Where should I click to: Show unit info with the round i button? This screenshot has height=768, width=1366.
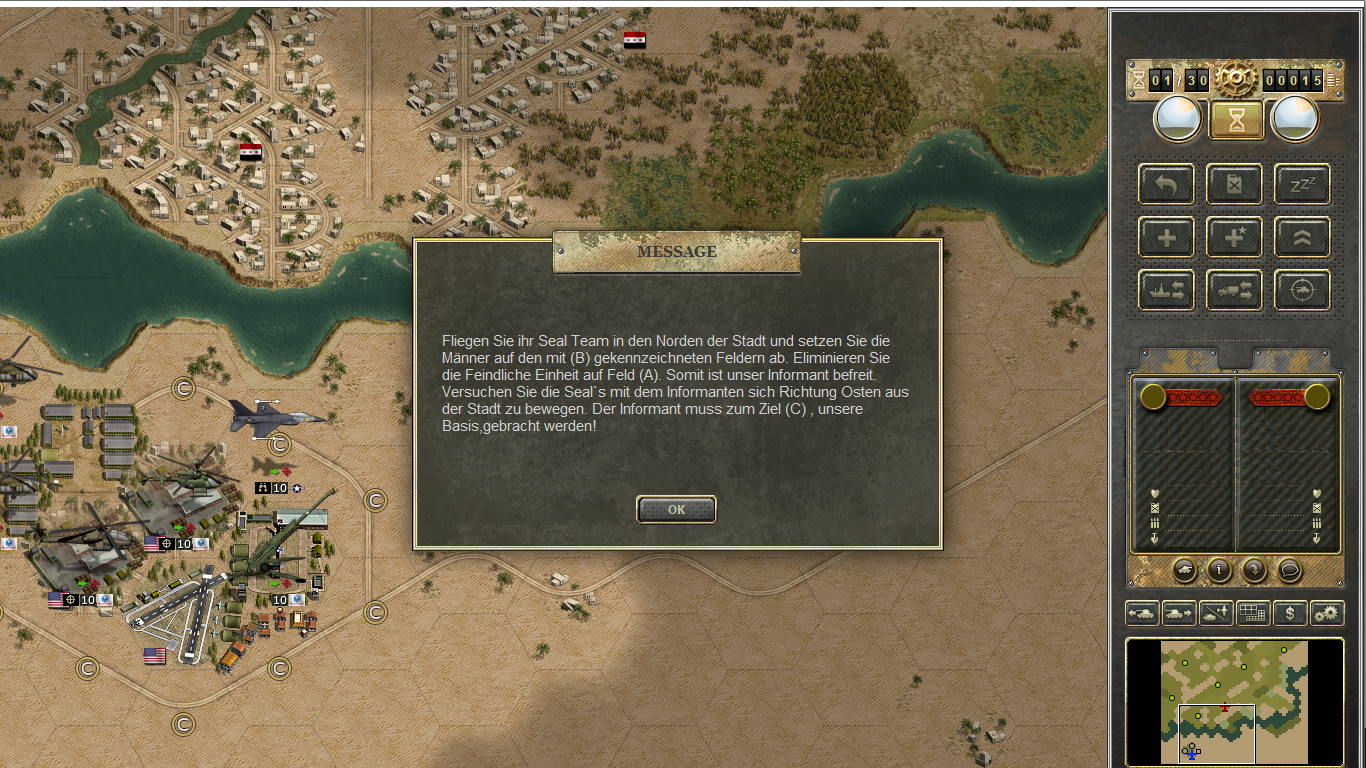click(x=1219, y=570)
